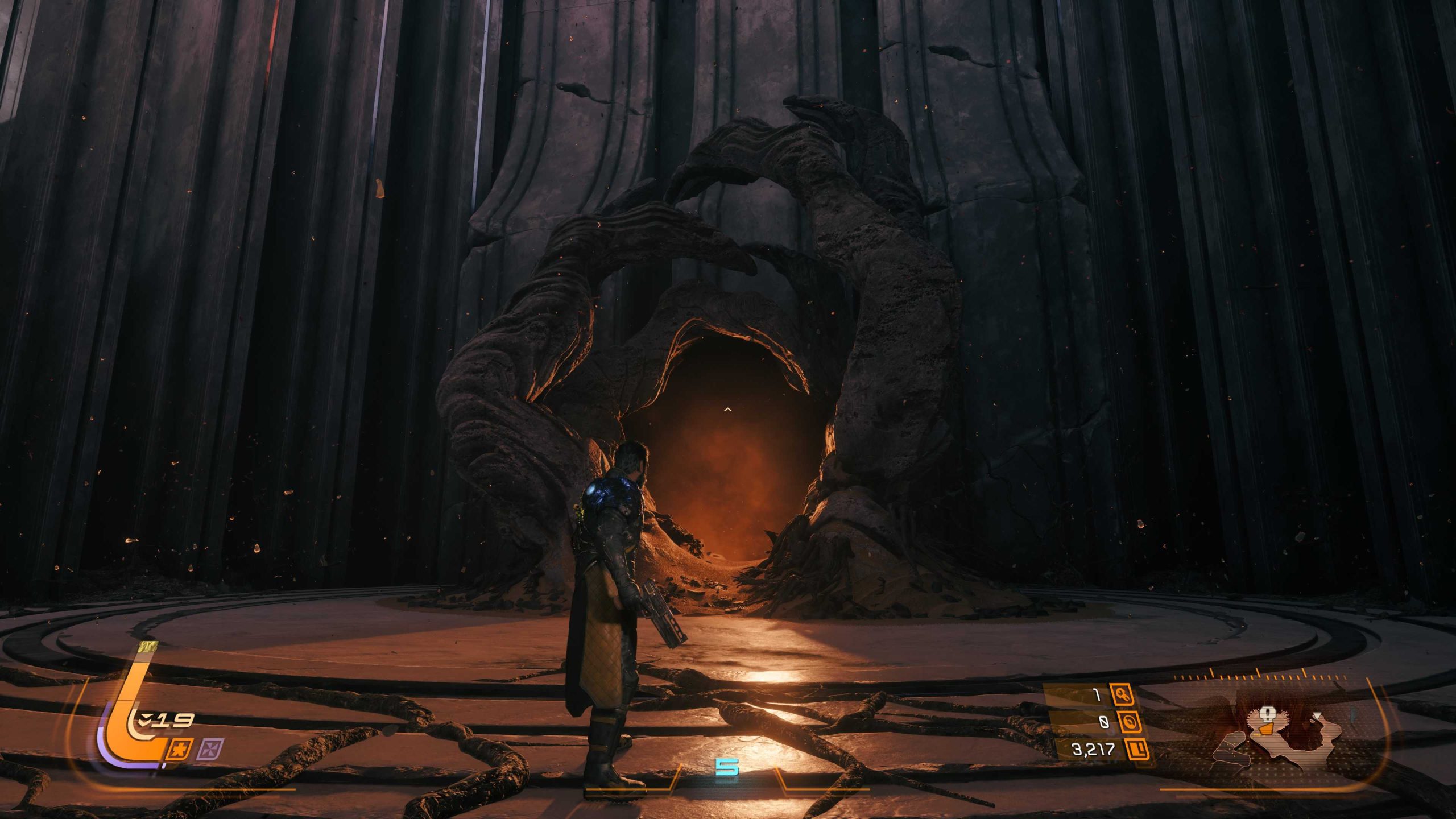Click the orange figure icon beside the health gauge
This screenshot has width=1456, height=819.
[181, 750]
